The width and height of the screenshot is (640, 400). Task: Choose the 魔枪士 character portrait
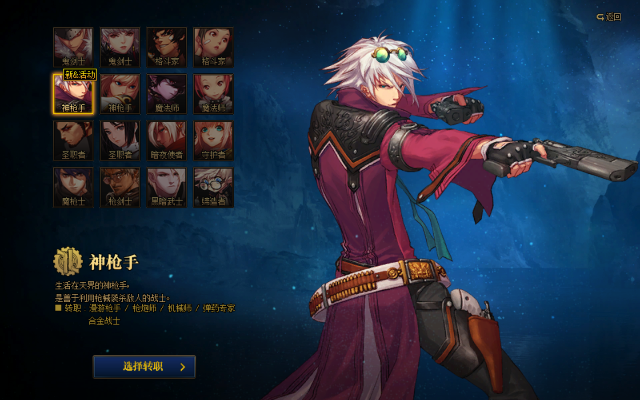pyautogui.click(x=73, y=186)
